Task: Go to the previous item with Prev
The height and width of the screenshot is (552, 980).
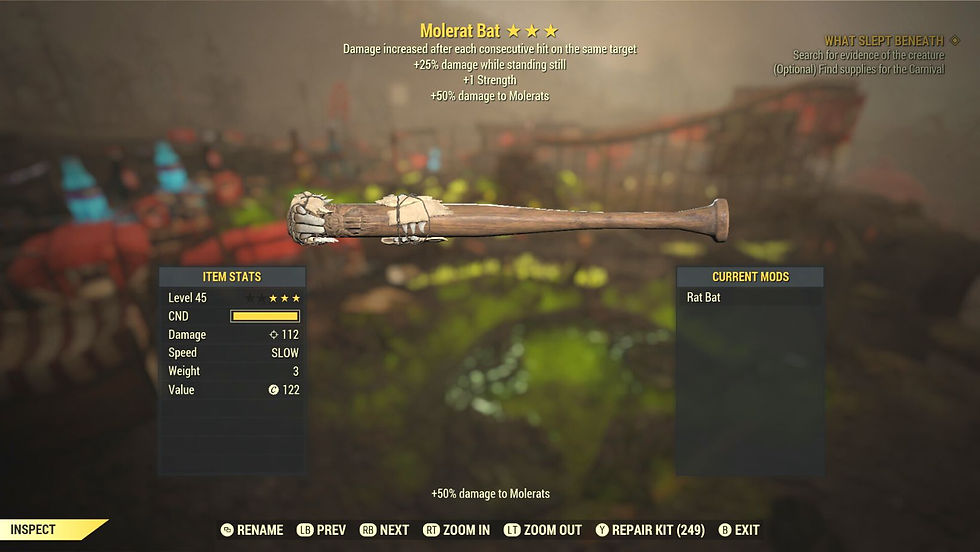Action: pos(320,530)
